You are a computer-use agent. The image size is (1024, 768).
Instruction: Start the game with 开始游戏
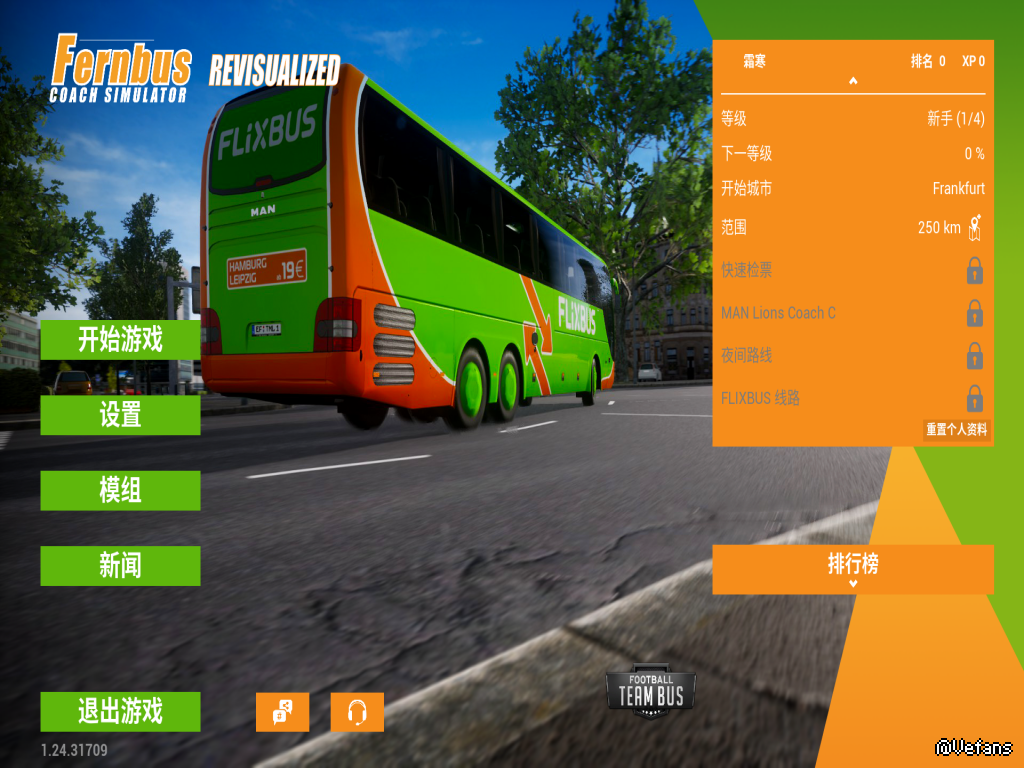click(120, 340)
